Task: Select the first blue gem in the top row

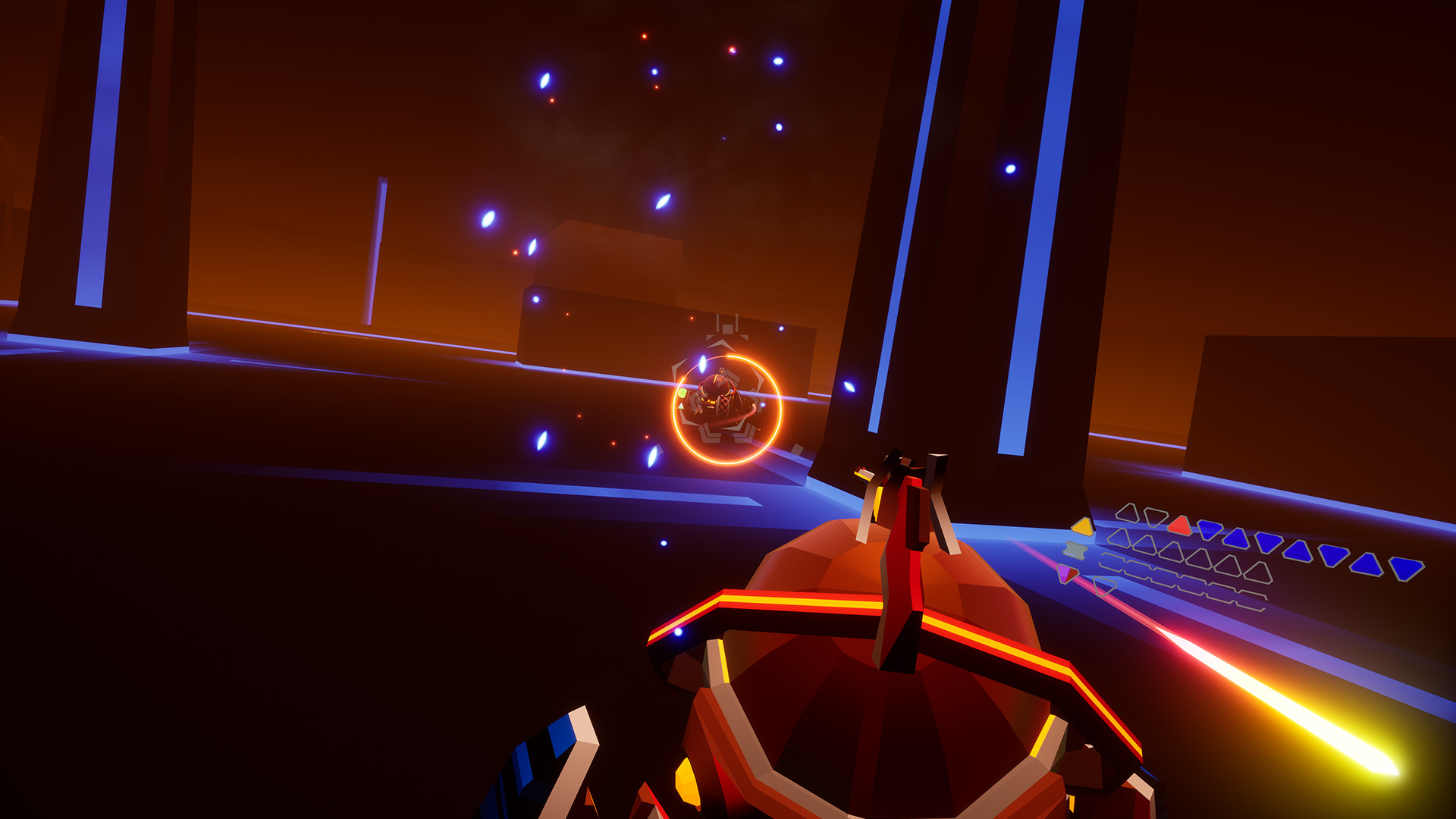Action: coord(1209,530)
